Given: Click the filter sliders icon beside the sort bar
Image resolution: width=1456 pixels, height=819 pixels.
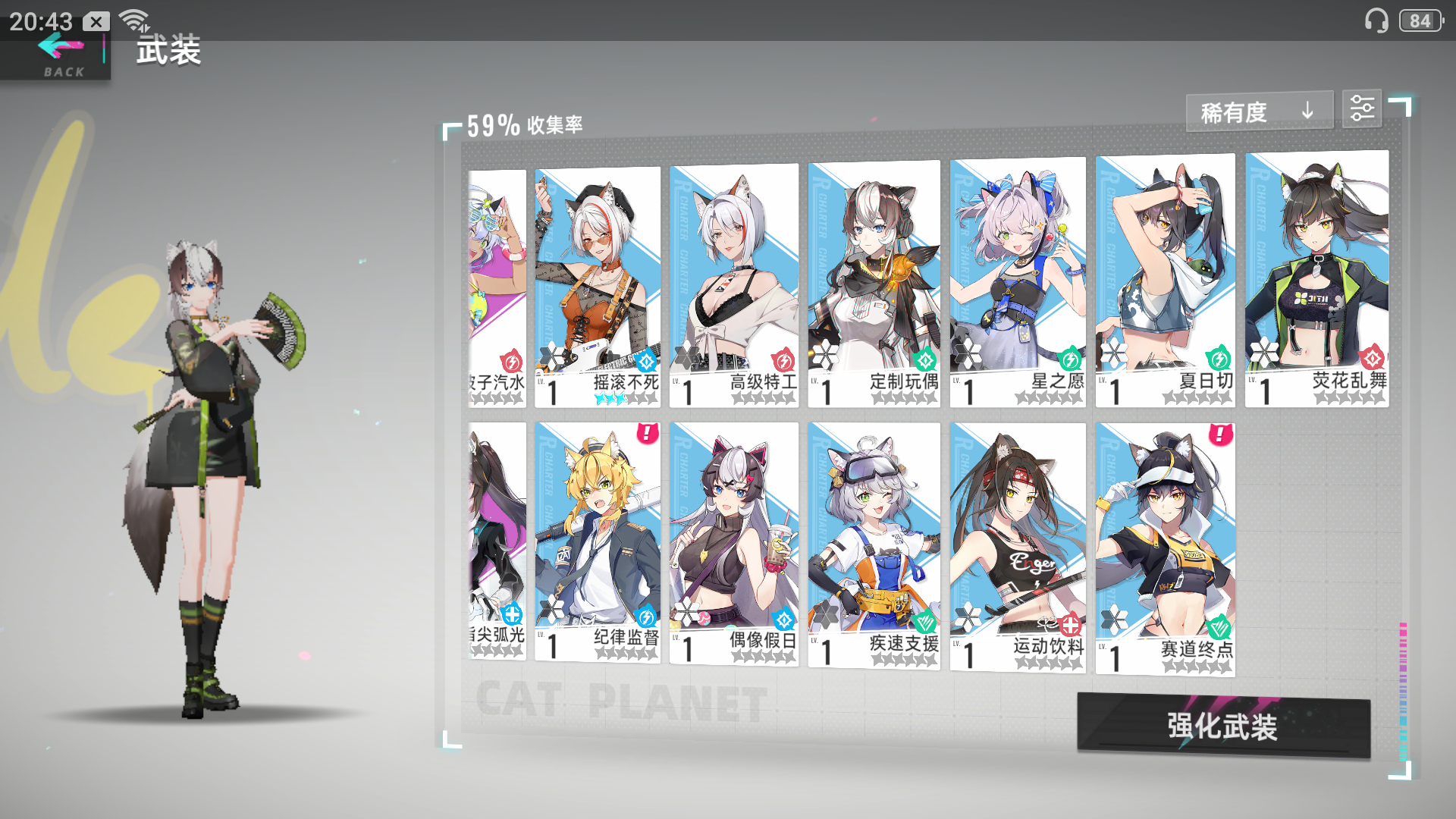Looking at the screenshot, I should pos(1363,108).
